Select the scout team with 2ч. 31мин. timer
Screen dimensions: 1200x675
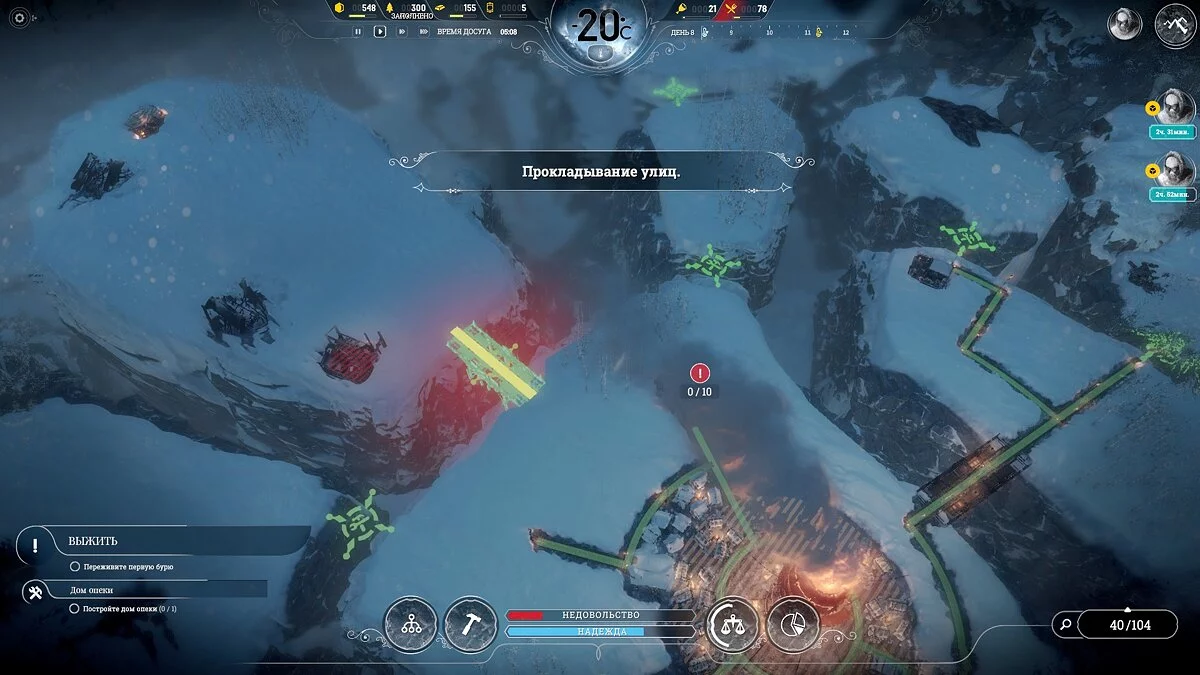1175,108
